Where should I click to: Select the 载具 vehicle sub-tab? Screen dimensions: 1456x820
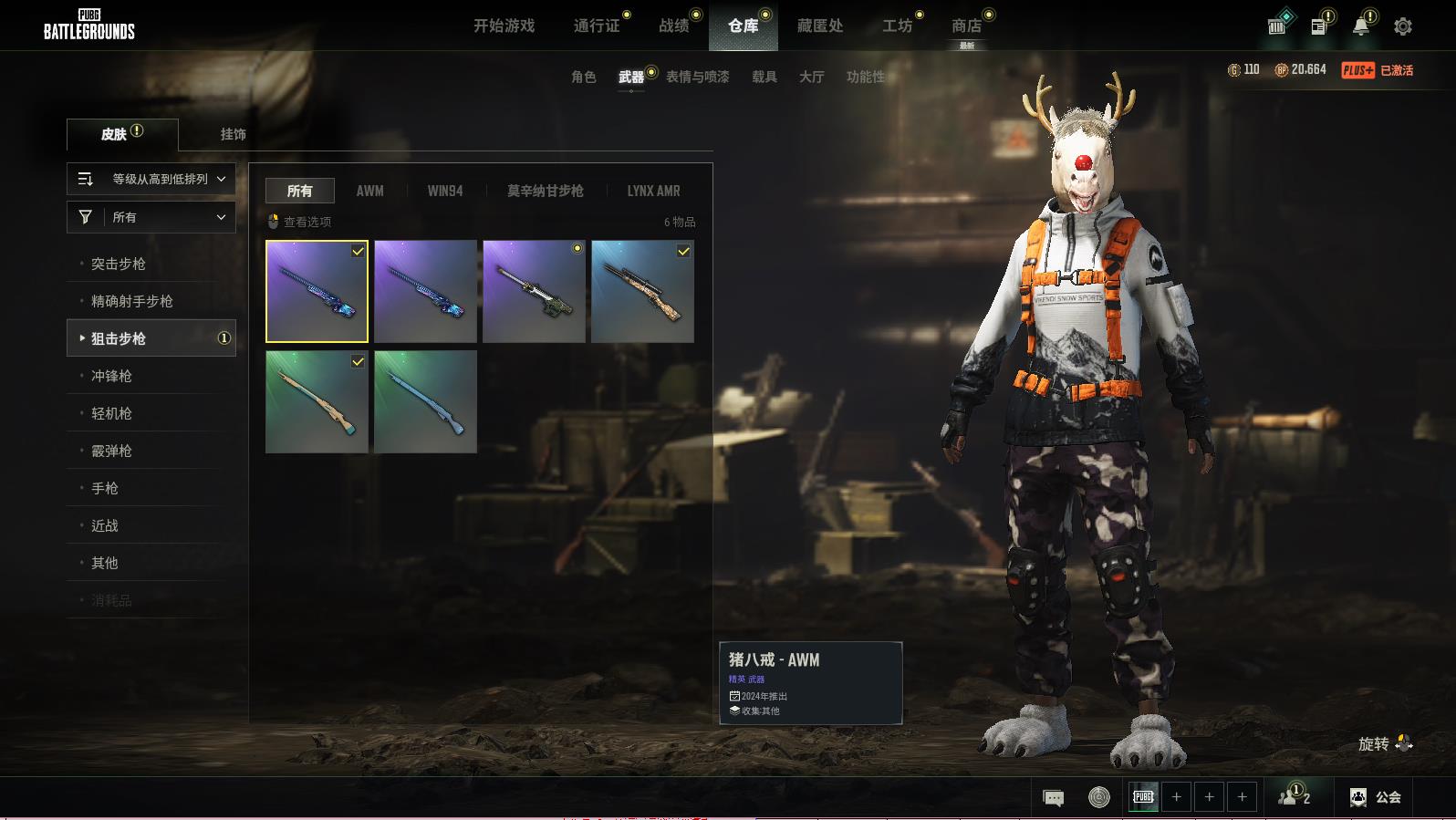pyautogui.click(x=764, y=77)
